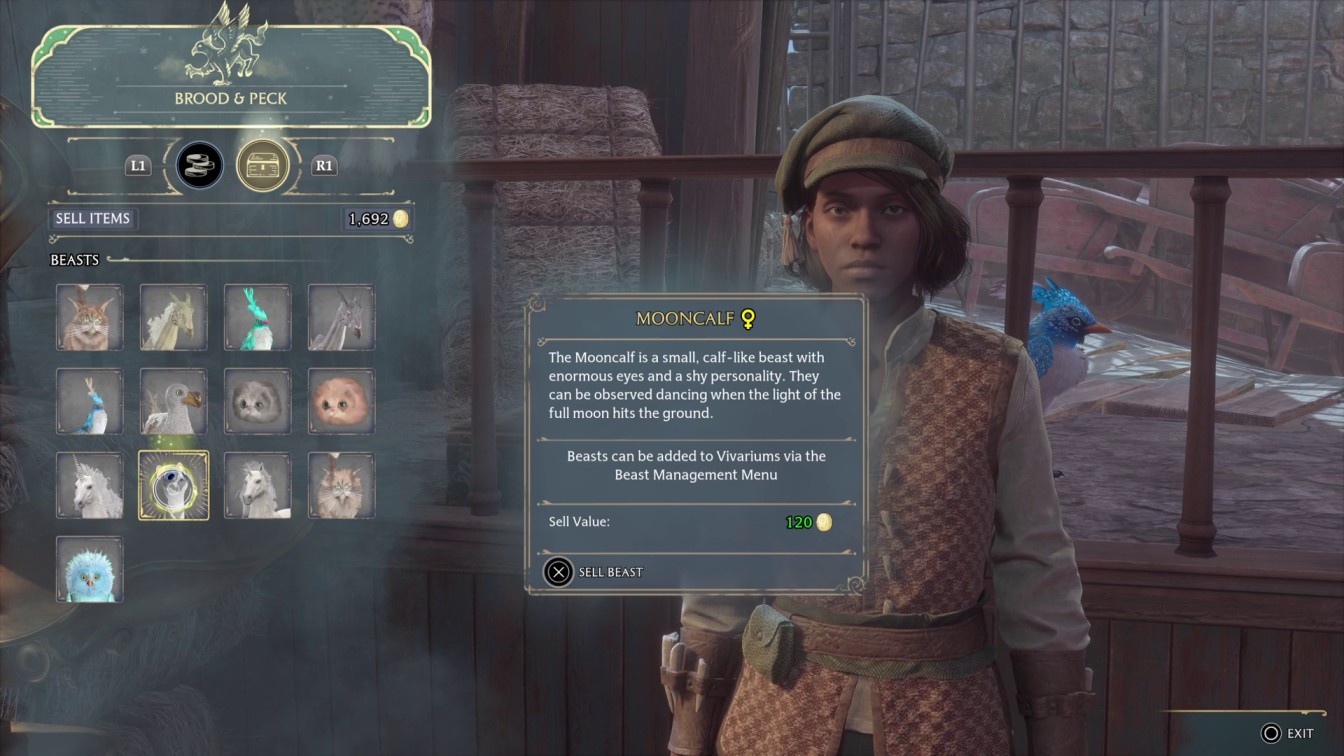Choose the orange Puffskein beast
This screenshot has height=756, width=1344.
coord(342,401)
